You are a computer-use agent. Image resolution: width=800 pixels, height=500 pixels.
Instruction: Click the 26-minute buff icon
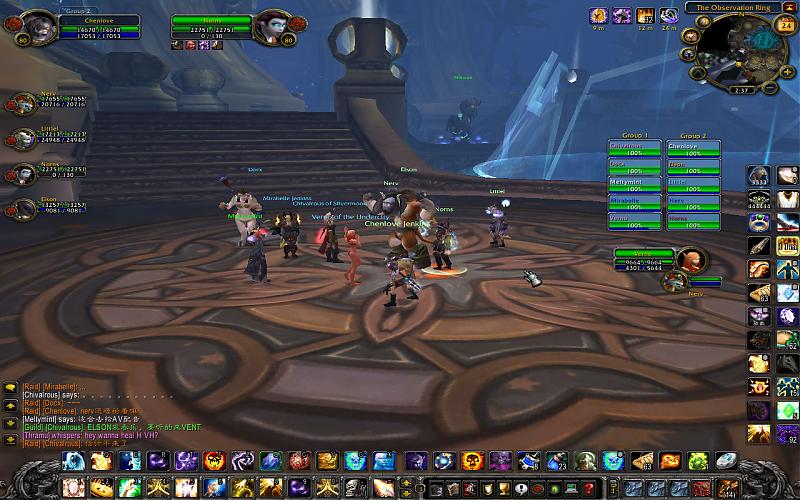pos(668,16)
